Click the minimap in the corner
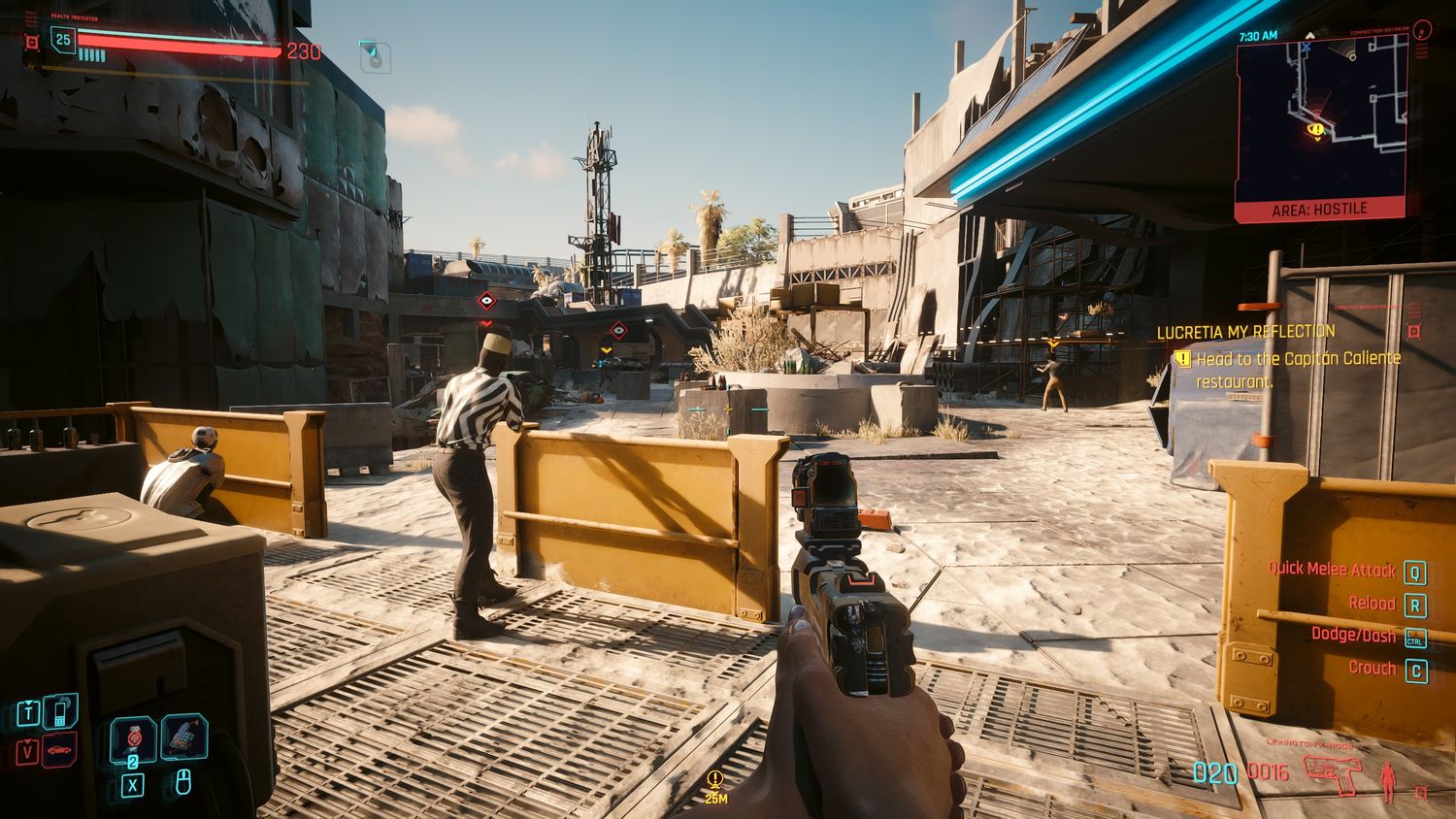Image resolution: width=1456 pixels, height=819 pixels. coord(1320,119)
